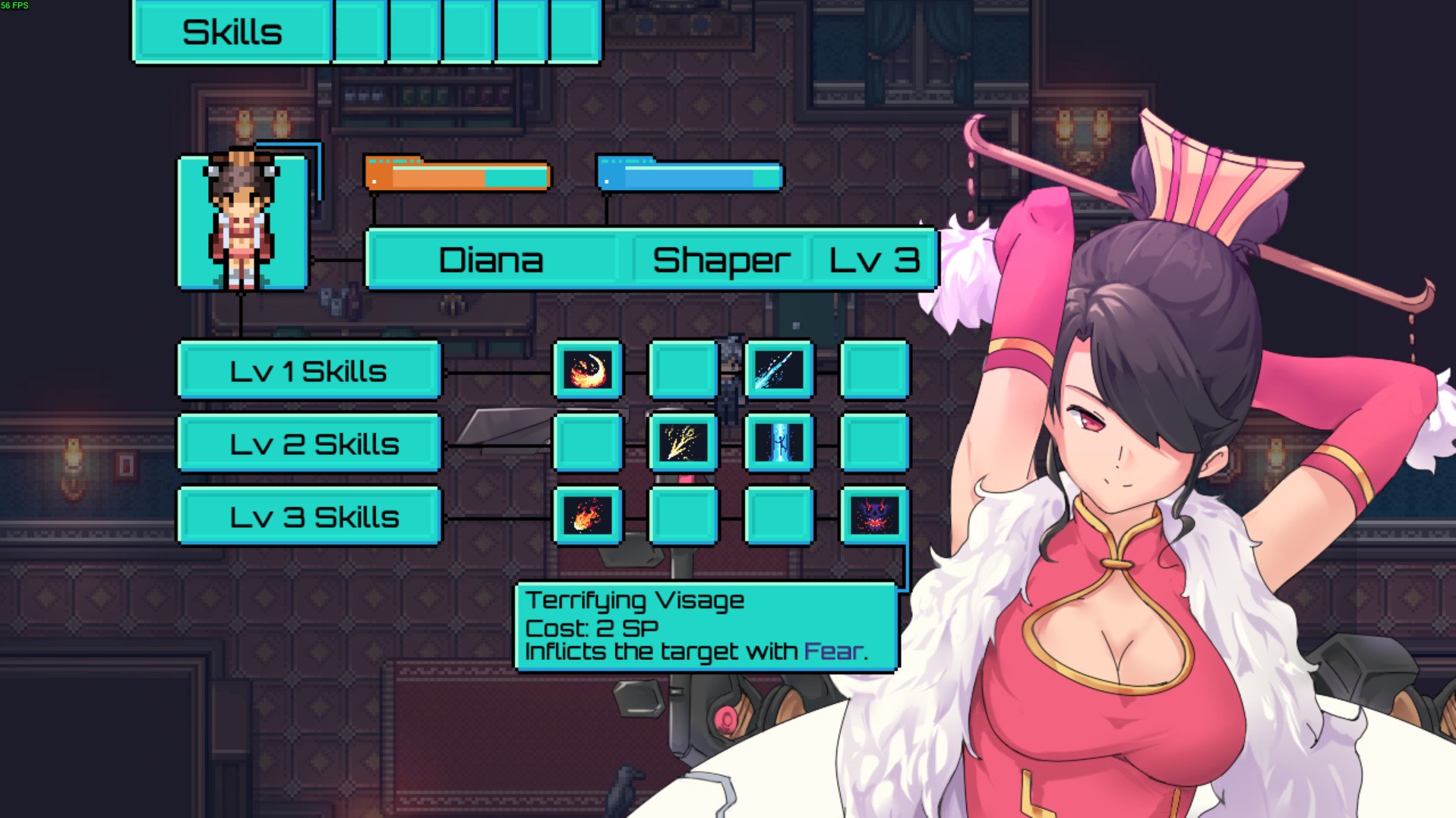Click the Shaper class label
This screenshot has height=818, width=1456.
pyautogui.click(x=721, y=261)
